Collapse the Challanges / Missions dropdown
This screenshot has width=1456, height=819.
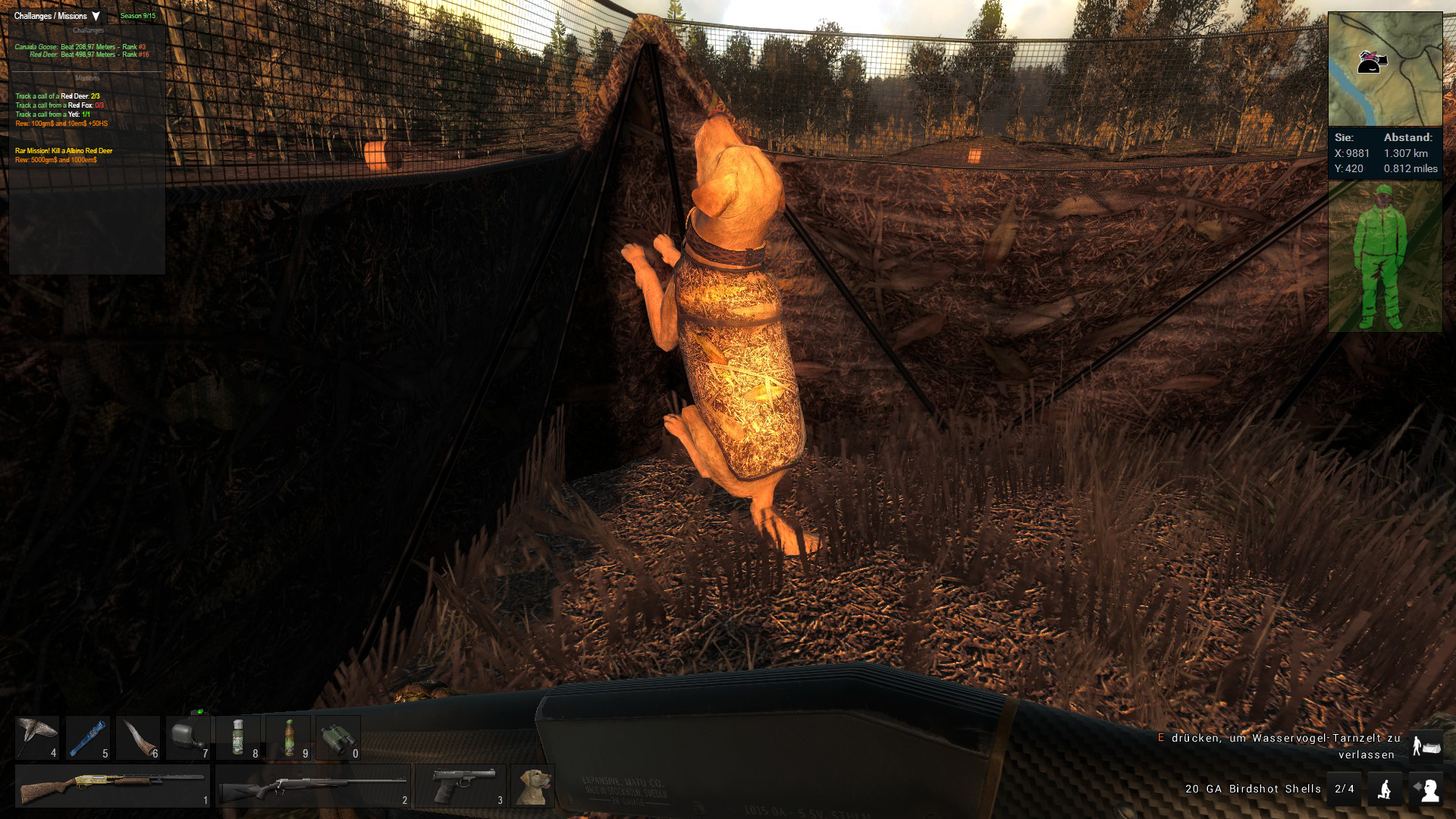pos(96,16)
